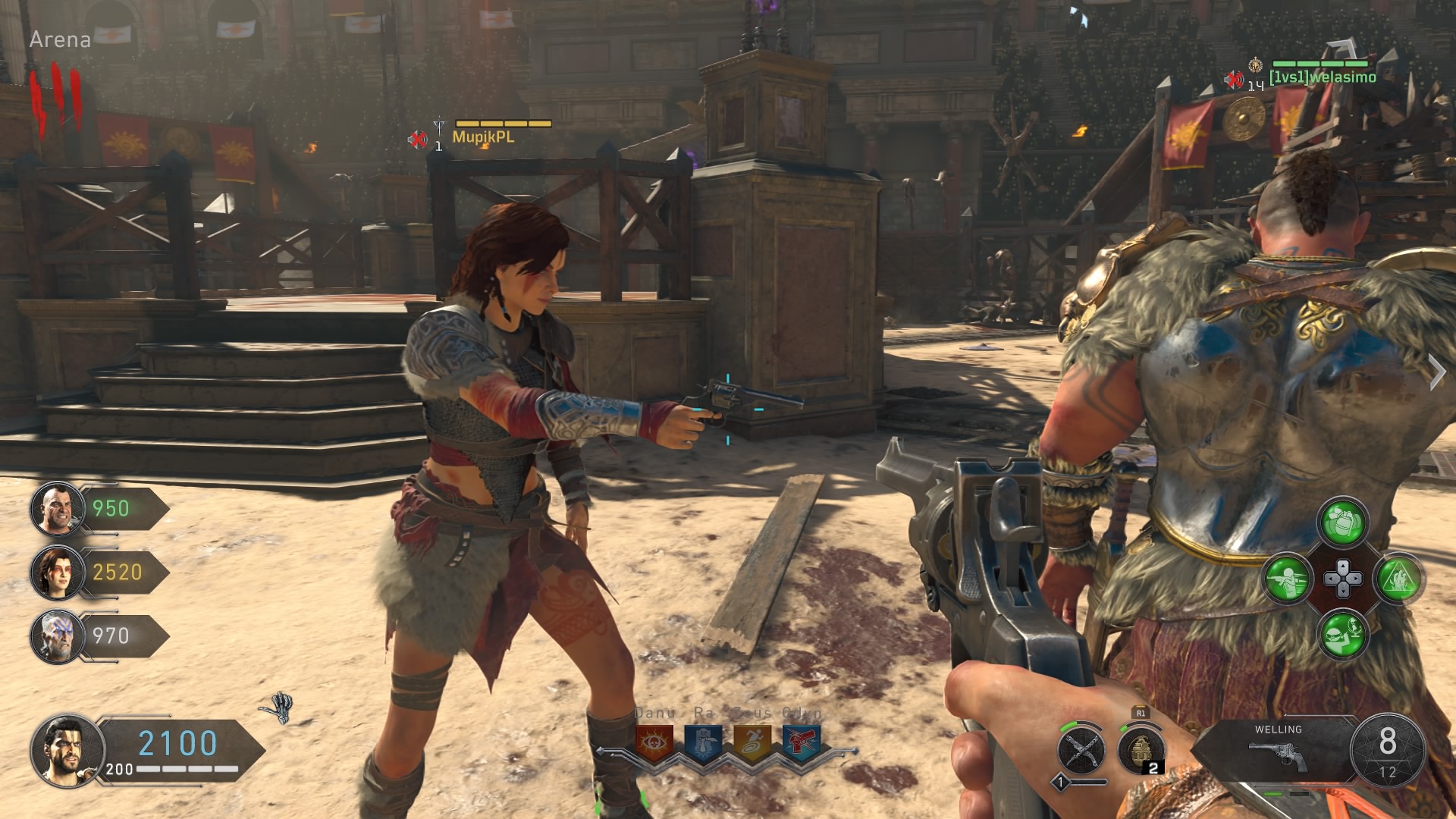Activate the grenade elixir bubble
Image resolution: width=1456 pixels, height=819 pixels.
1343,522
